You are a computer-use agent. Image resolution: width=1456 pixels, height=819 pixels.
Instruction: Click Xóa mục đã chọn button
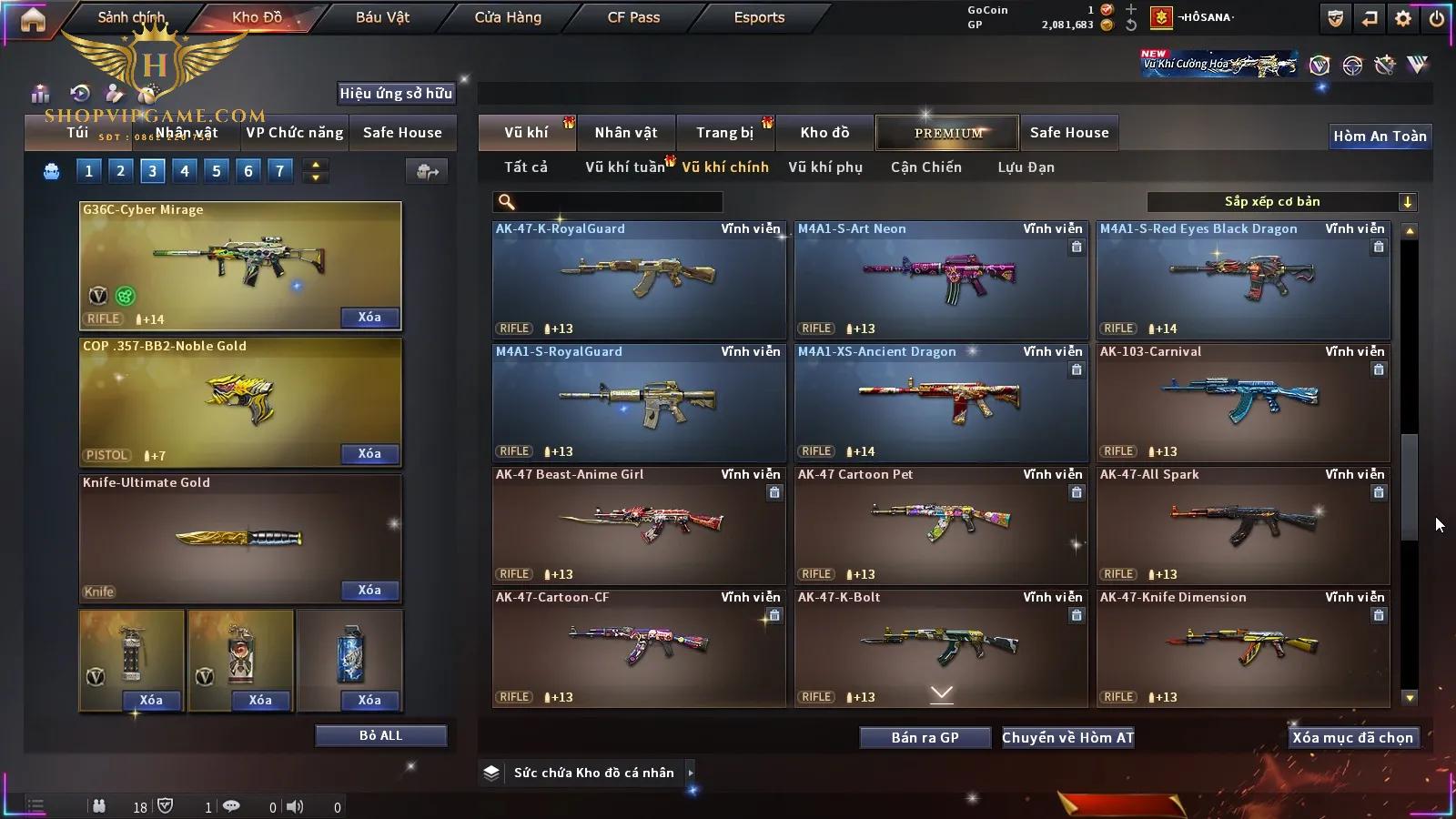(1352, 738)
